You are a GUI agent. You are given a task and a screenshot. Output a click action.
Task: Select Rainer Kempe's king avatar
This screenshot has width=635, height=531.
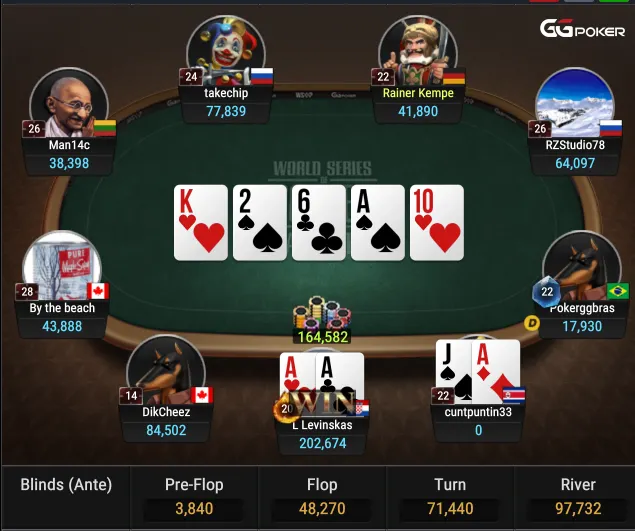tap(418, 52)
